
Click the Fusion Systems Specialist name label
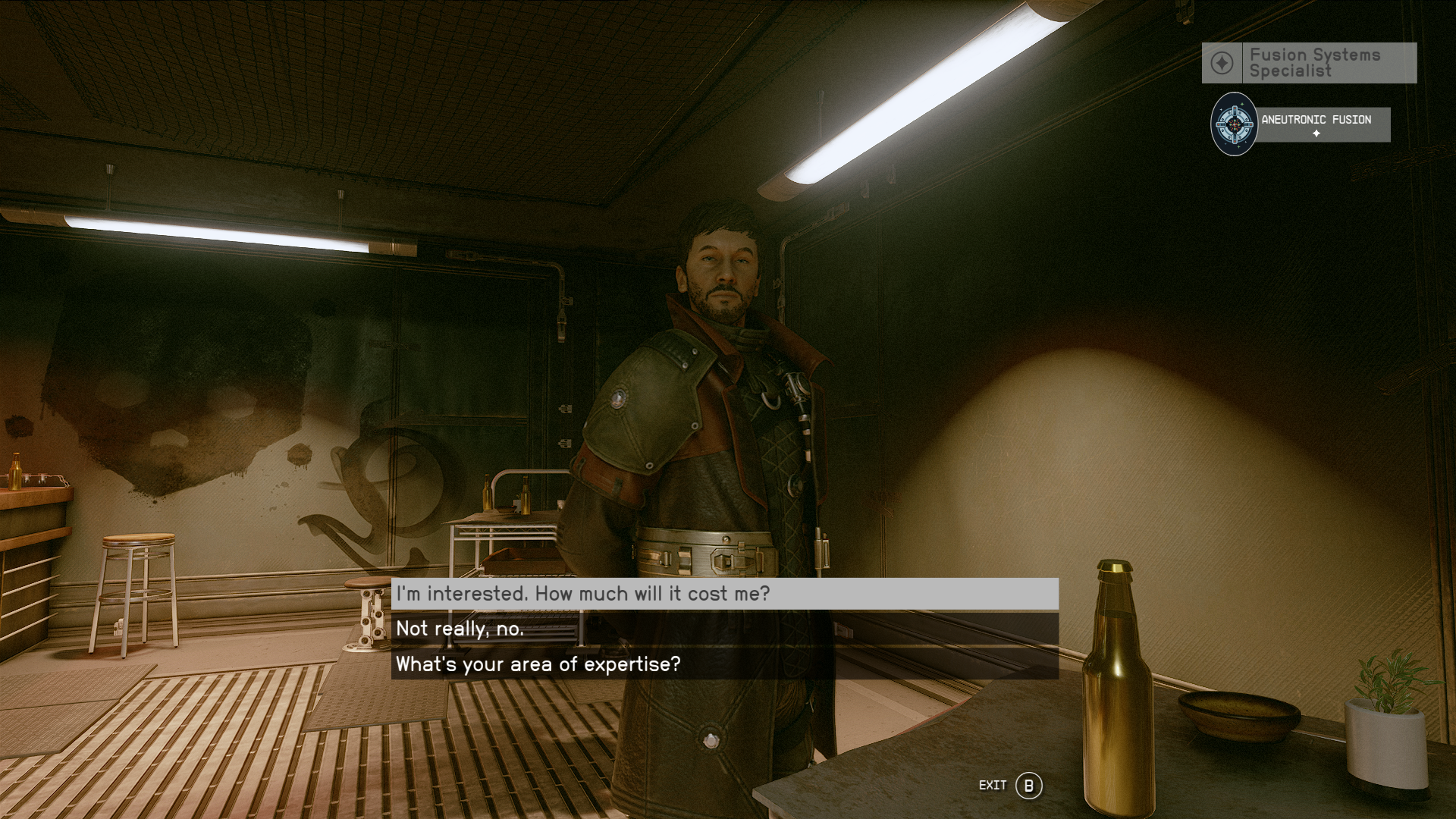coord(1313,63)
